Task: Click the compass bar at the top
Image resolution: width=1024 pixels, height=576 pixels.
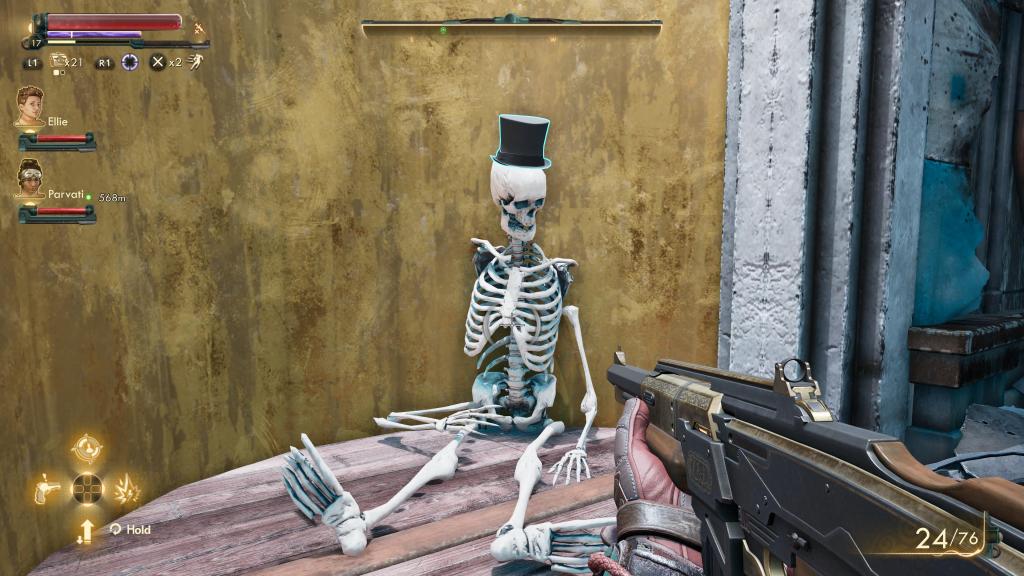Action: point(511,22)
